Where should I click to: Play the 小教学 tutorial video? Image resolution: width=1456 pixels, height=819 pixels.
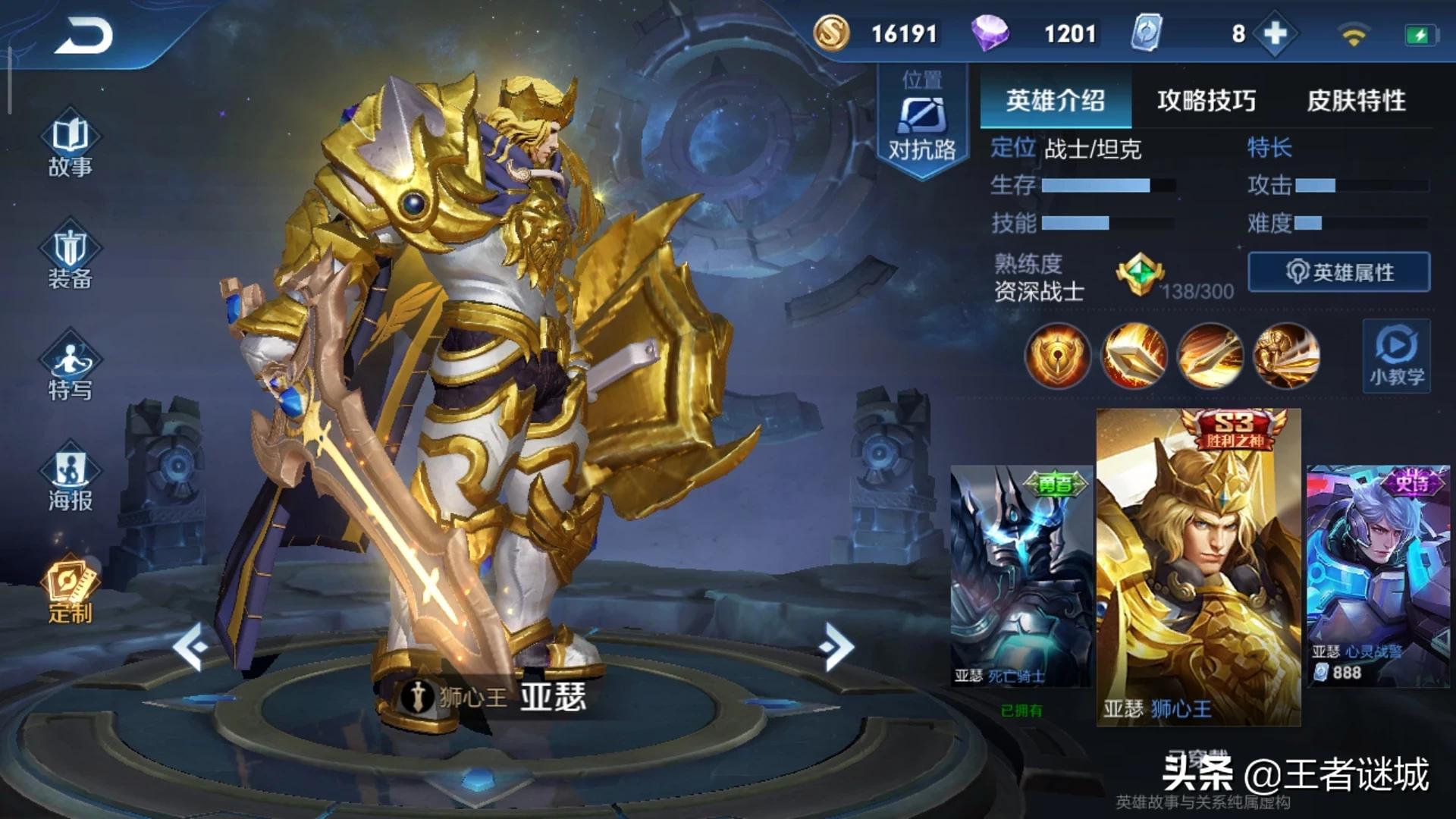[x=1396, y=355]
